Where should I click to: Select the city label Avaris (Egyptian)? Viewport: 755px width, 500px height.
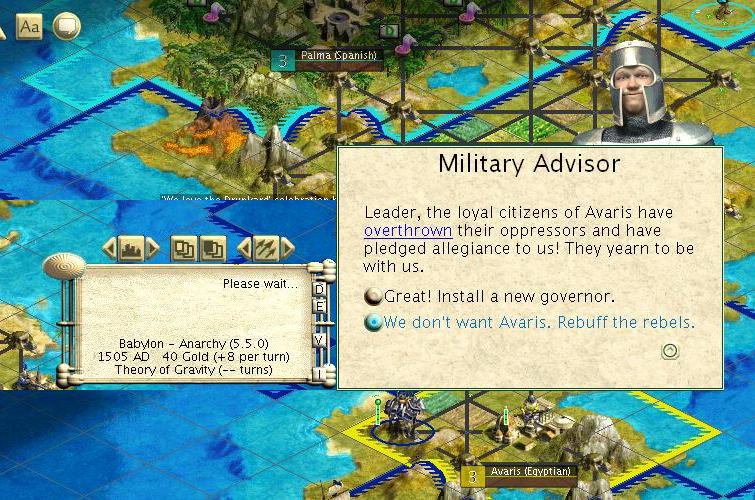(x=530, y=472)
